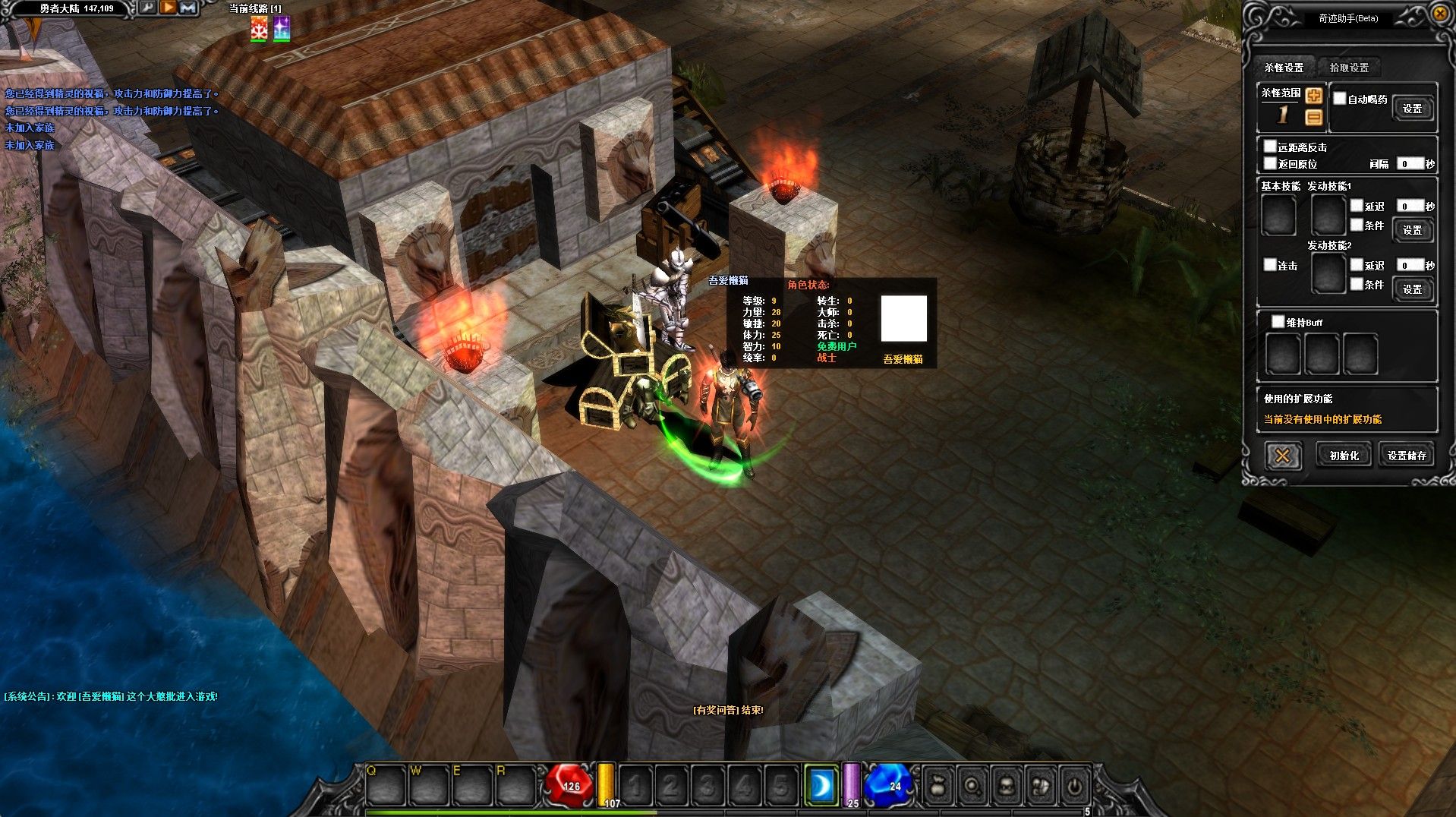Increase kill range with the plus button

tap(1314, 96)
